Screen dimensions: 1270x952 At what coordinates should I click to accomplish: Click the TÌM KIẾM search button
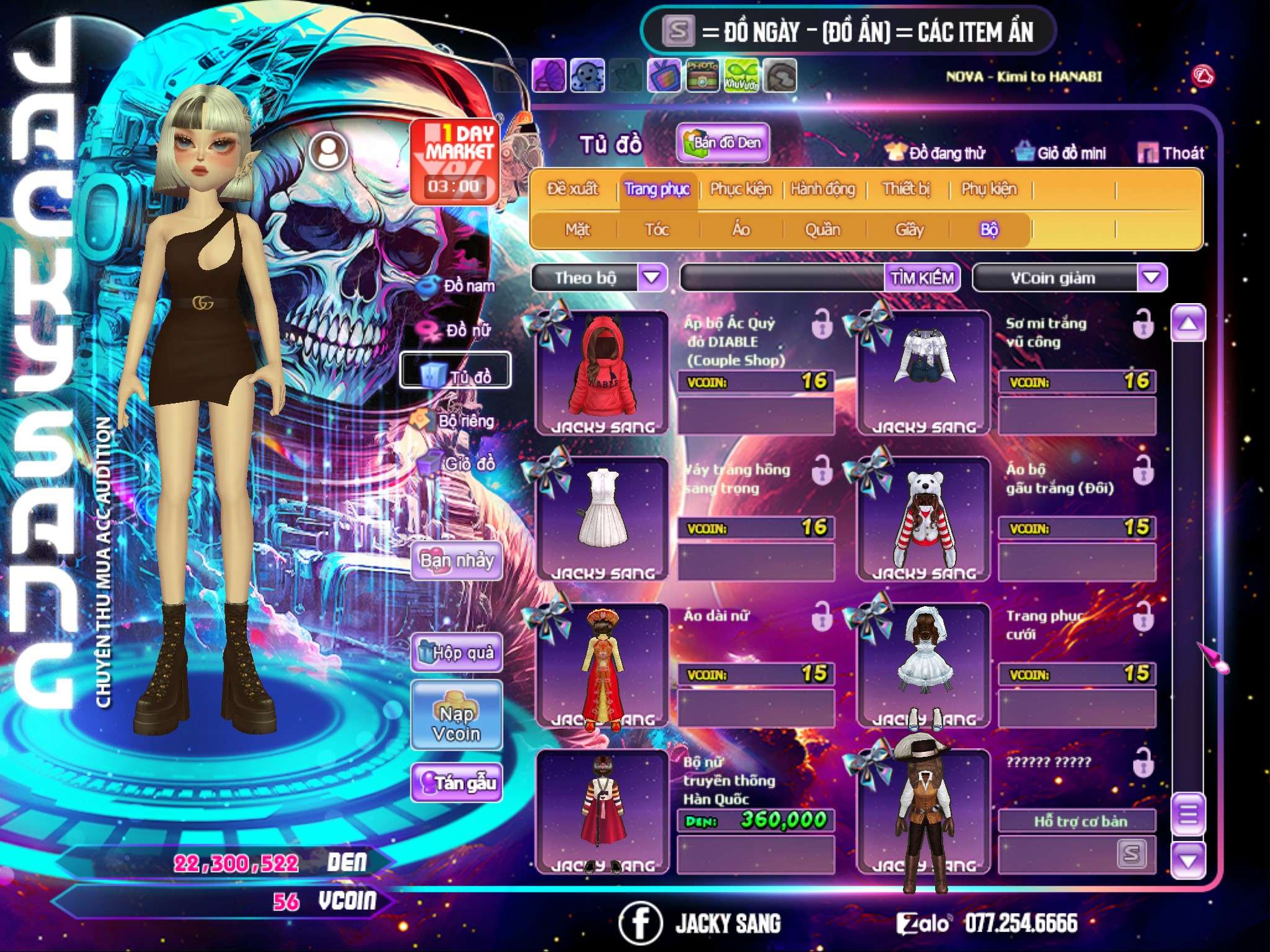click(921, 278)
